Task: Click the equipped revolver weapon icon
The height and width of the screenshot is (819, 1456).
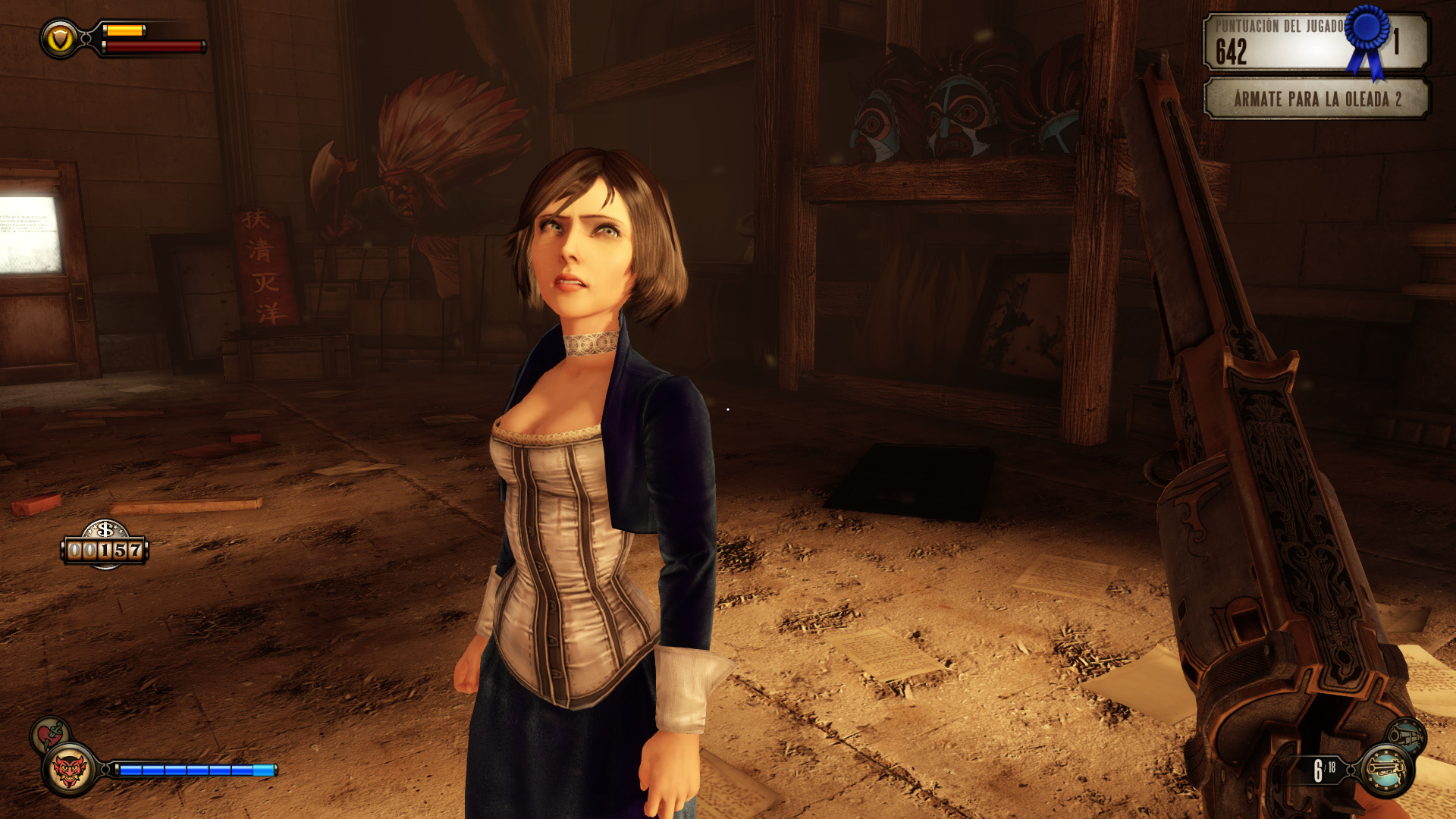Action: 1385,770
